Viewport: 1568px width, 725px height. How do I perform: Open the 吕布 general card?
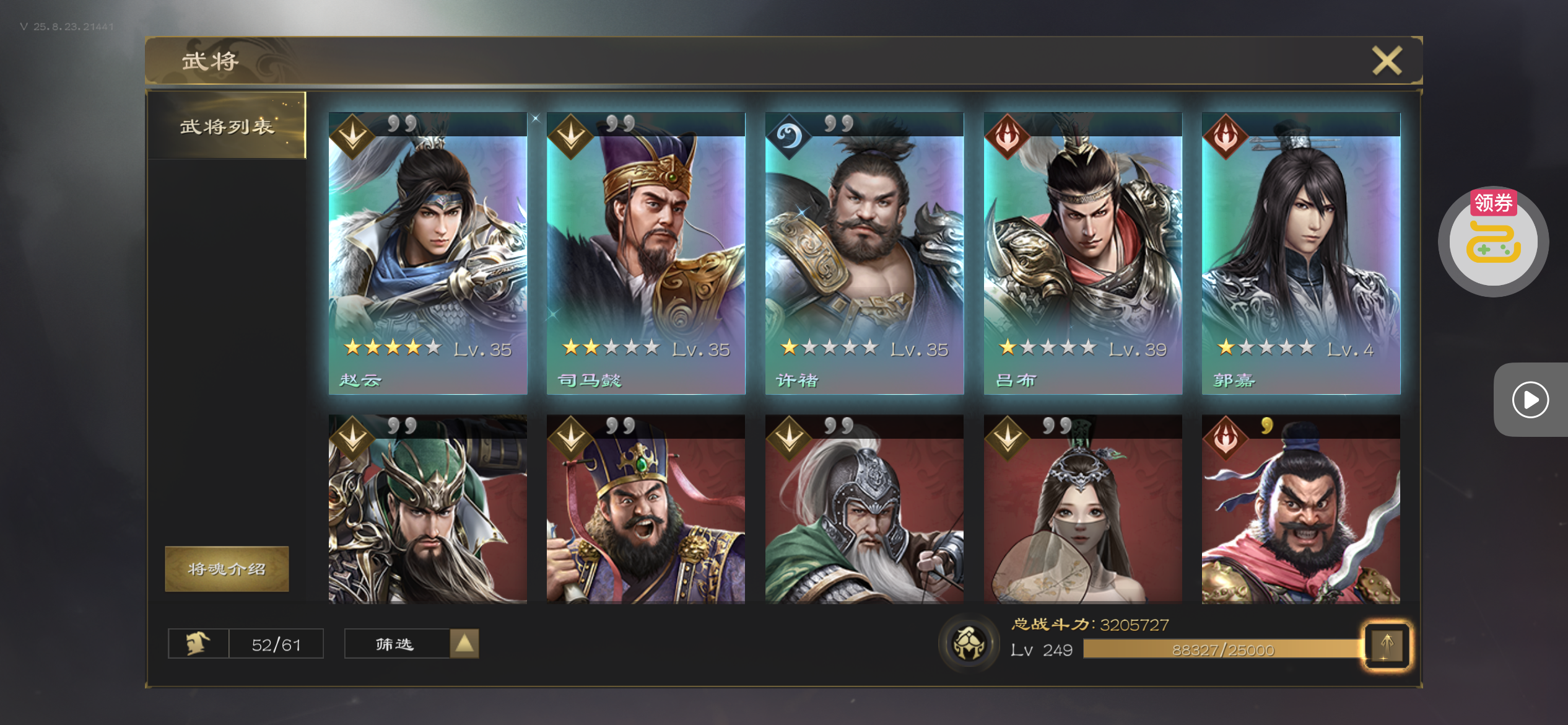pos(1082,253)
